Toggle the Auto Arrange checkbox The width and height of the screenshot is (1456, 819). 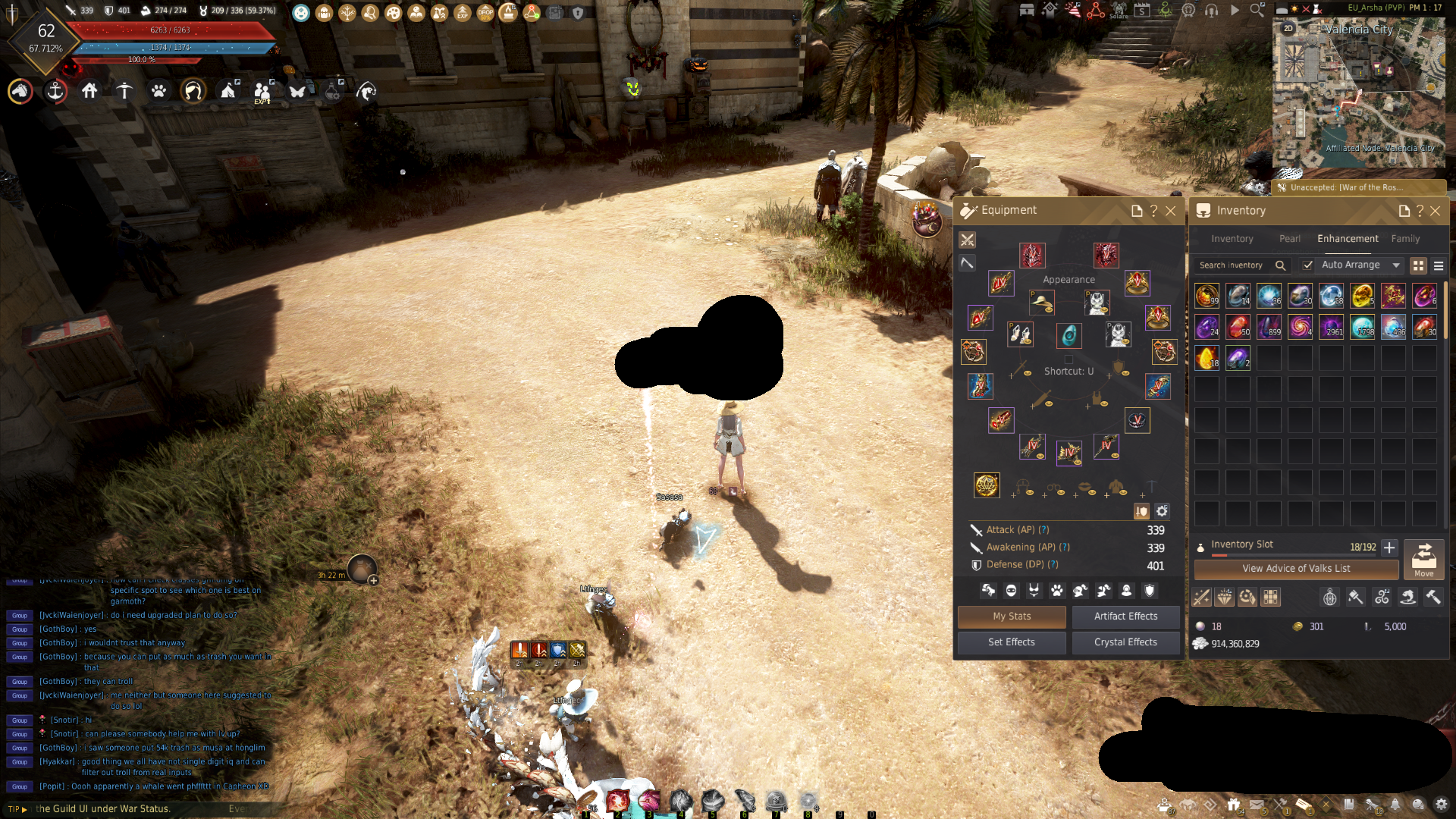[x=1308, y=265]
